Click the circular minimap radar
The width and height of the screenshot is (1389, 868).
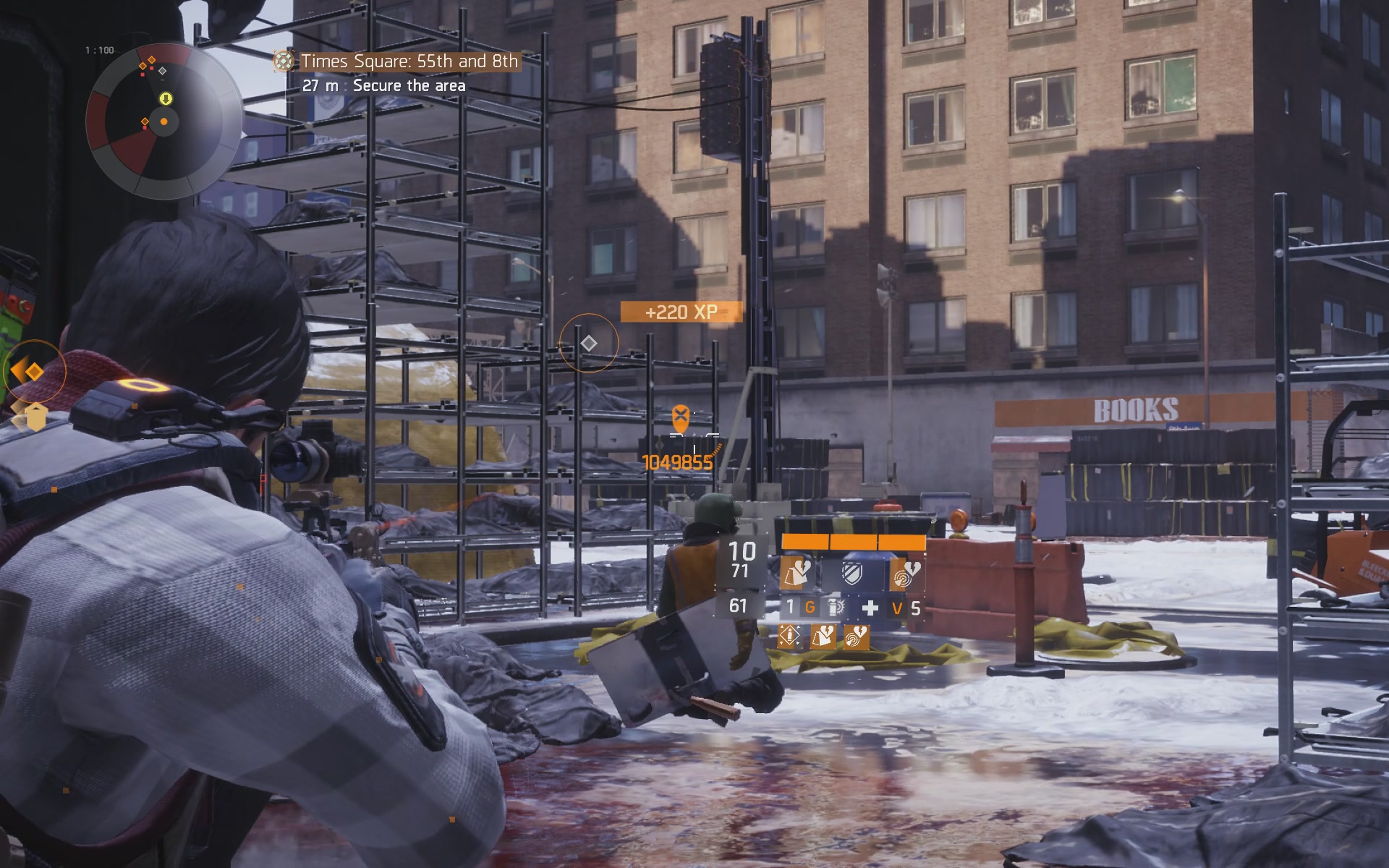[163, 122]
